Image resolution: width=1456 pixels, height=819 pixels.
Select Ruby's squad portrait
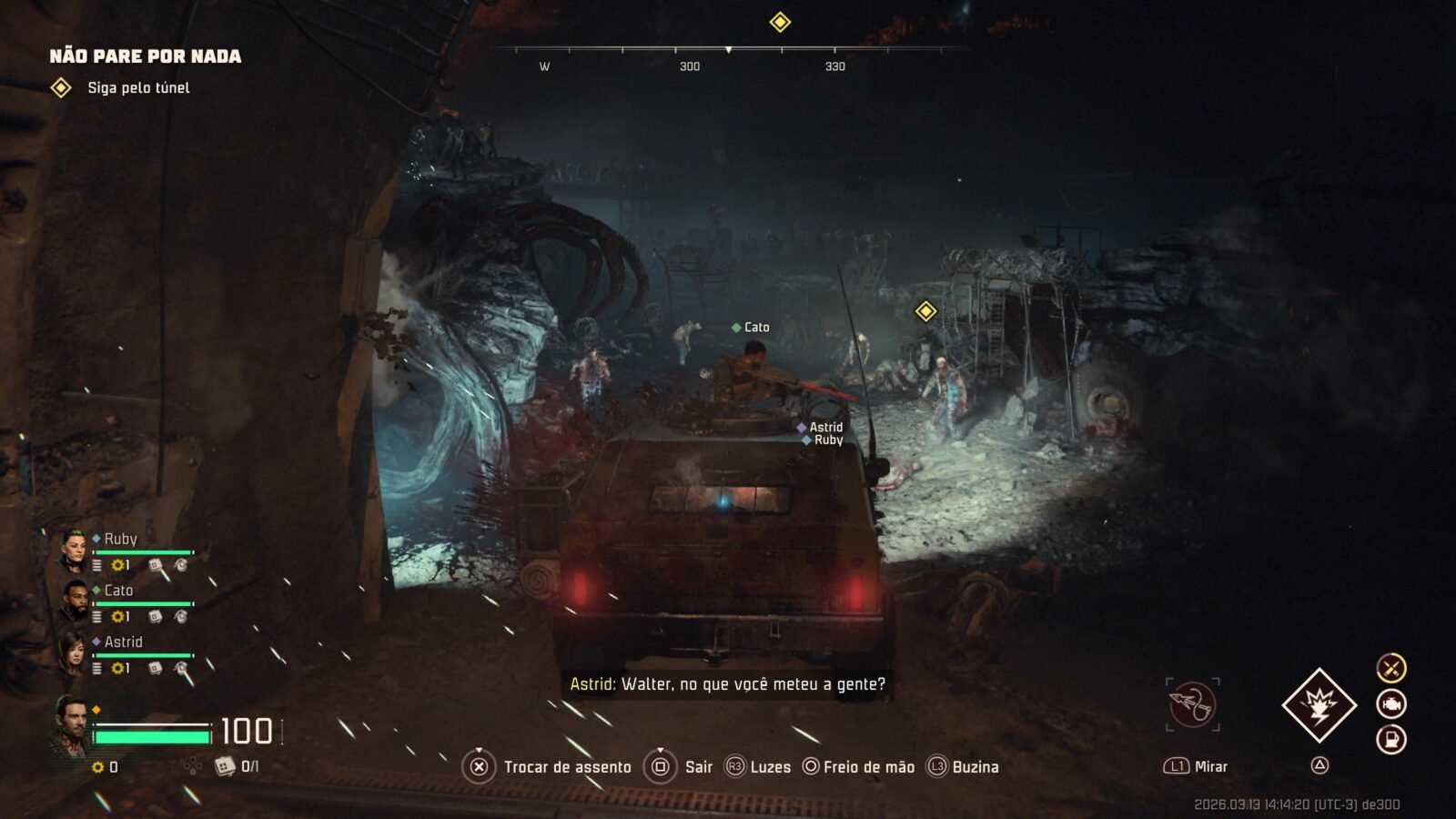pyautogui.click(x=74, y=550)
